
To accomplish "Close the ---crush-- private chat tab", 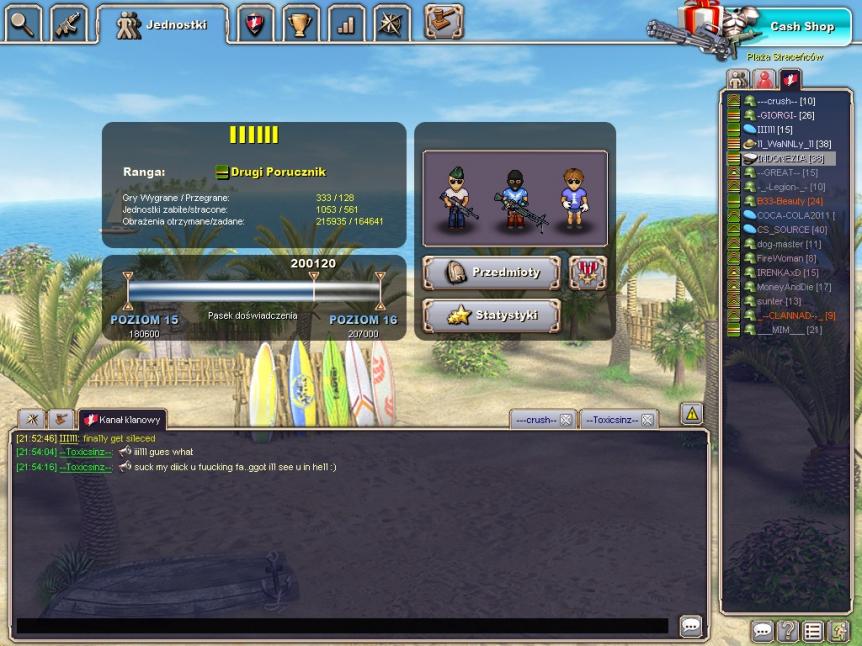I will coord(565,420).
